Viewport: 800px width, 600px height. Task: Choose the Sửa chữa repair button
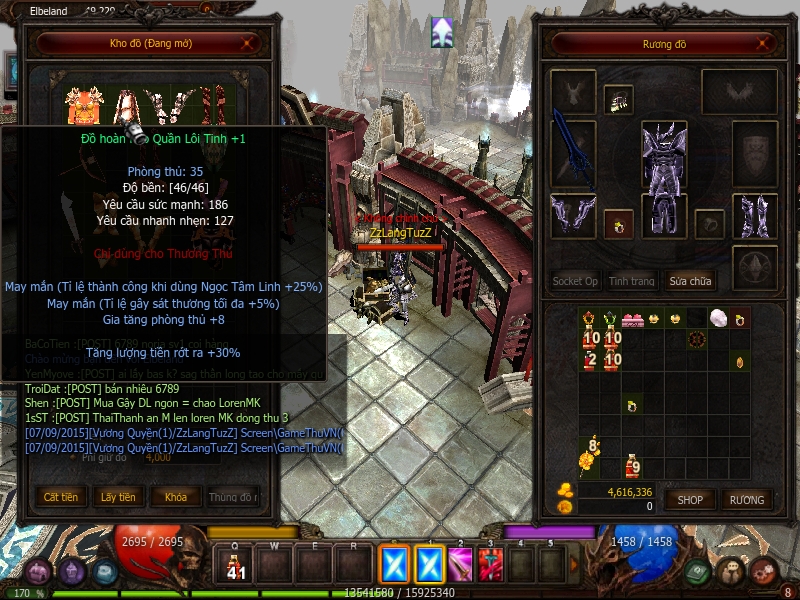693,281
